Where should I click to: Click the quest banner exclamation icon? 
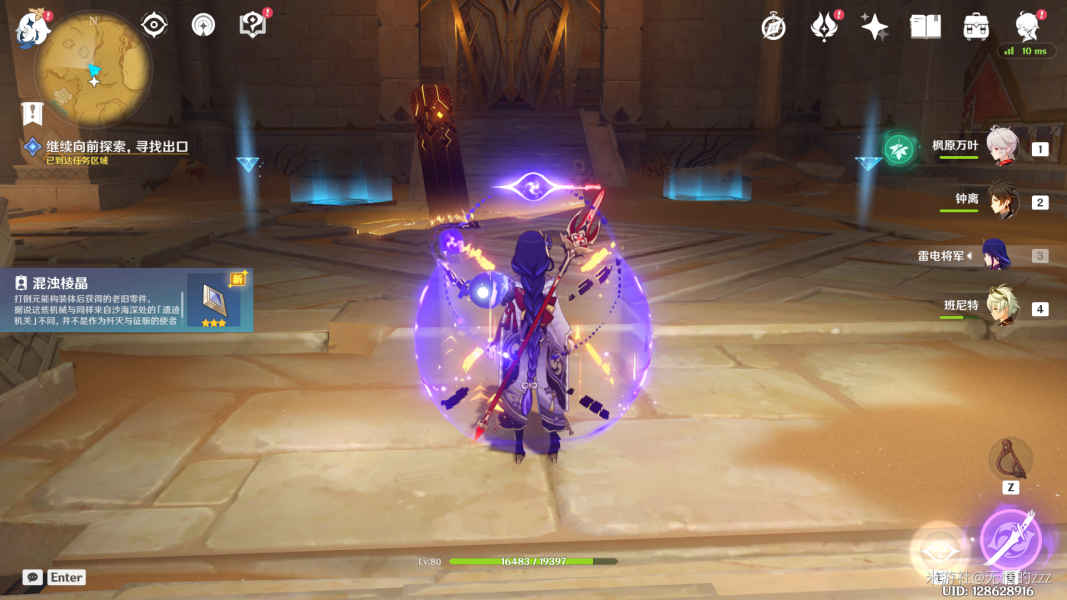click(33, 113)
